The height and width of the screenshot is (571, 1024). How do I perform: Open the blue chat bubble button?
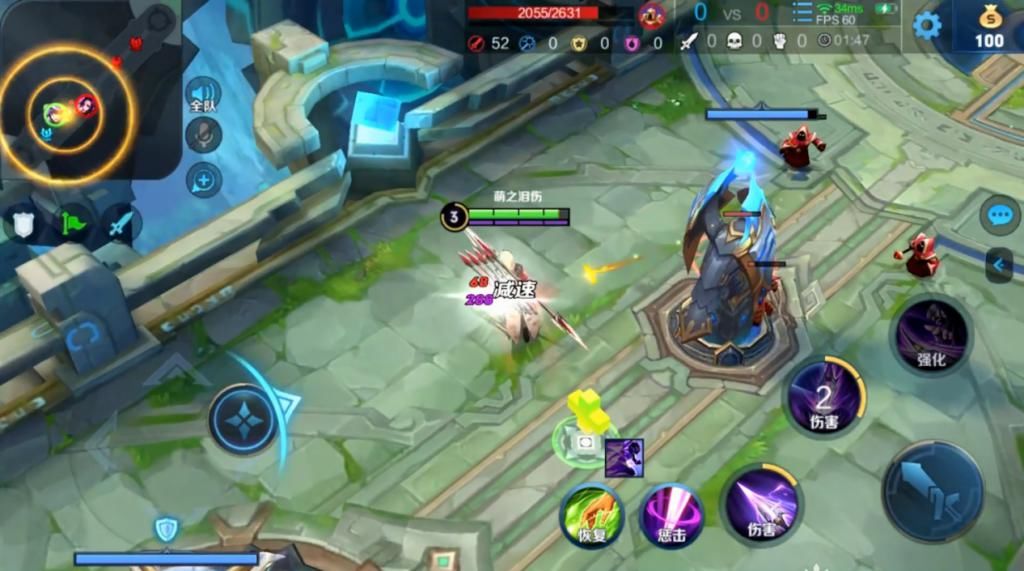pyautogui.click(x=1000, y=215)
